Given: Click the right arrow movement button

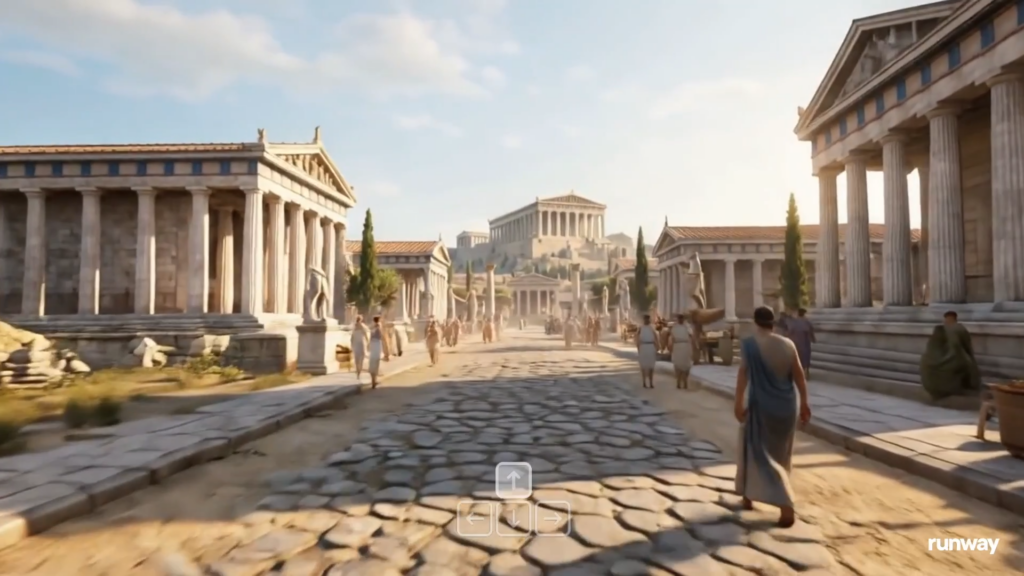Looking at the screenshot, I should [x=552, y=518].
